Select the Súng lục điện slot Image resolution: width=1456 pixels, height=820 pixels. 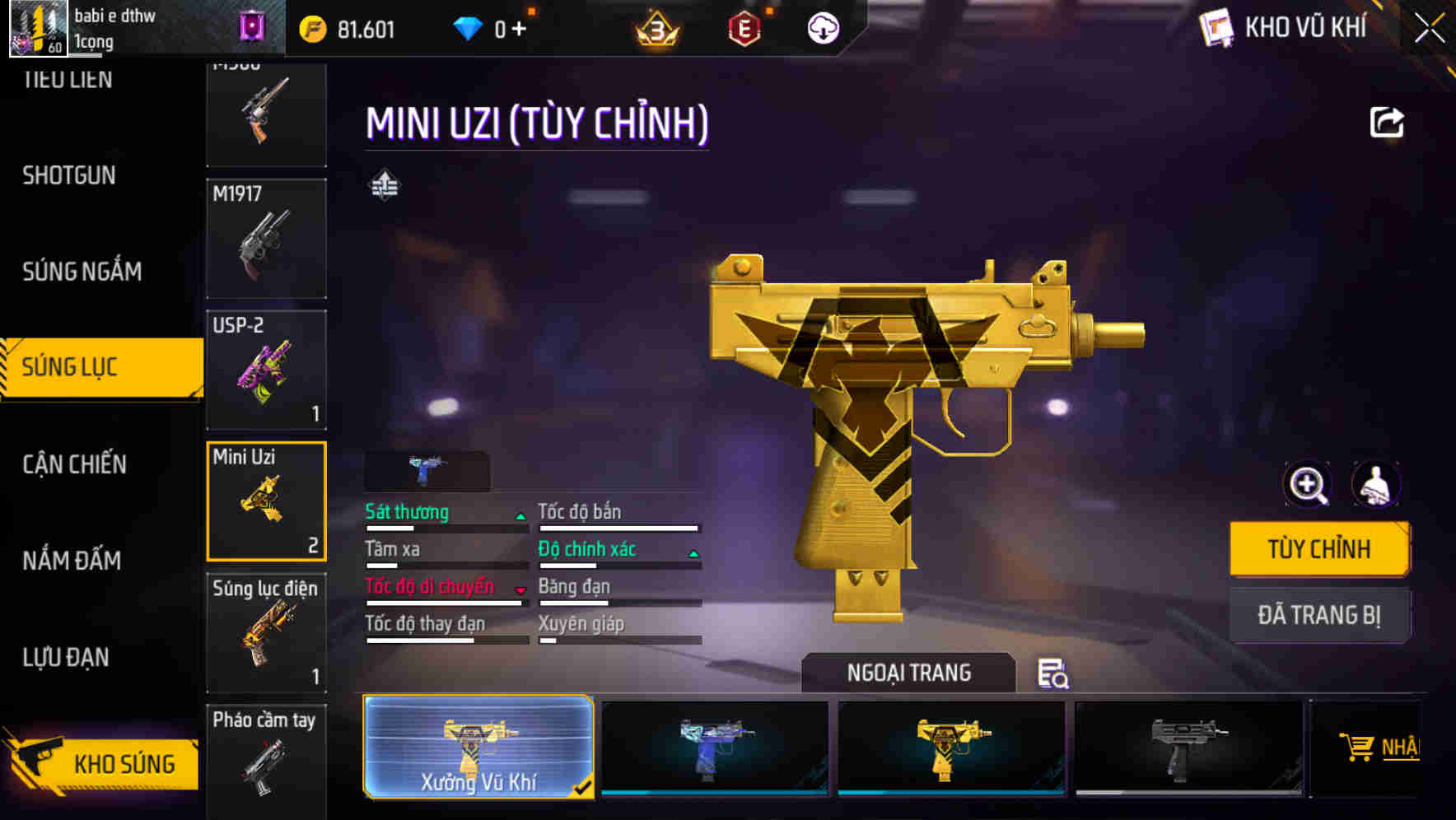[x=266, y=632]
